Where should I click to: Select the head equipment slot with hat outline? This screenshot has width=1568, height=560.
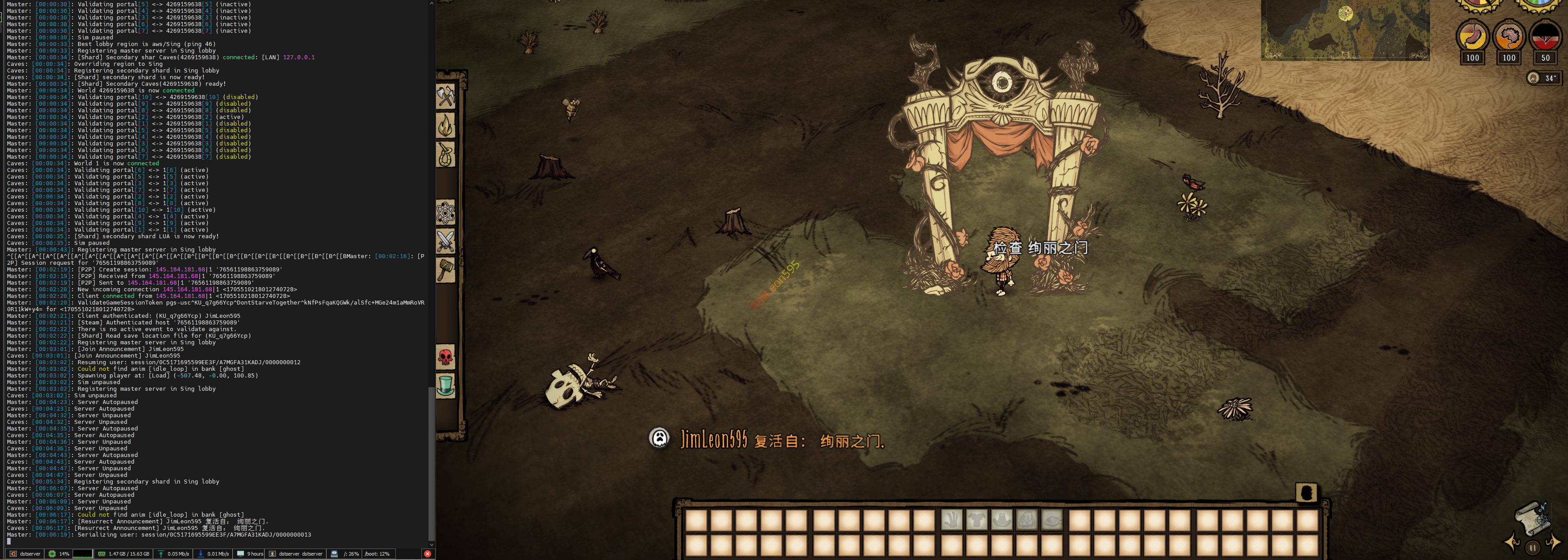pos(1002,520)
